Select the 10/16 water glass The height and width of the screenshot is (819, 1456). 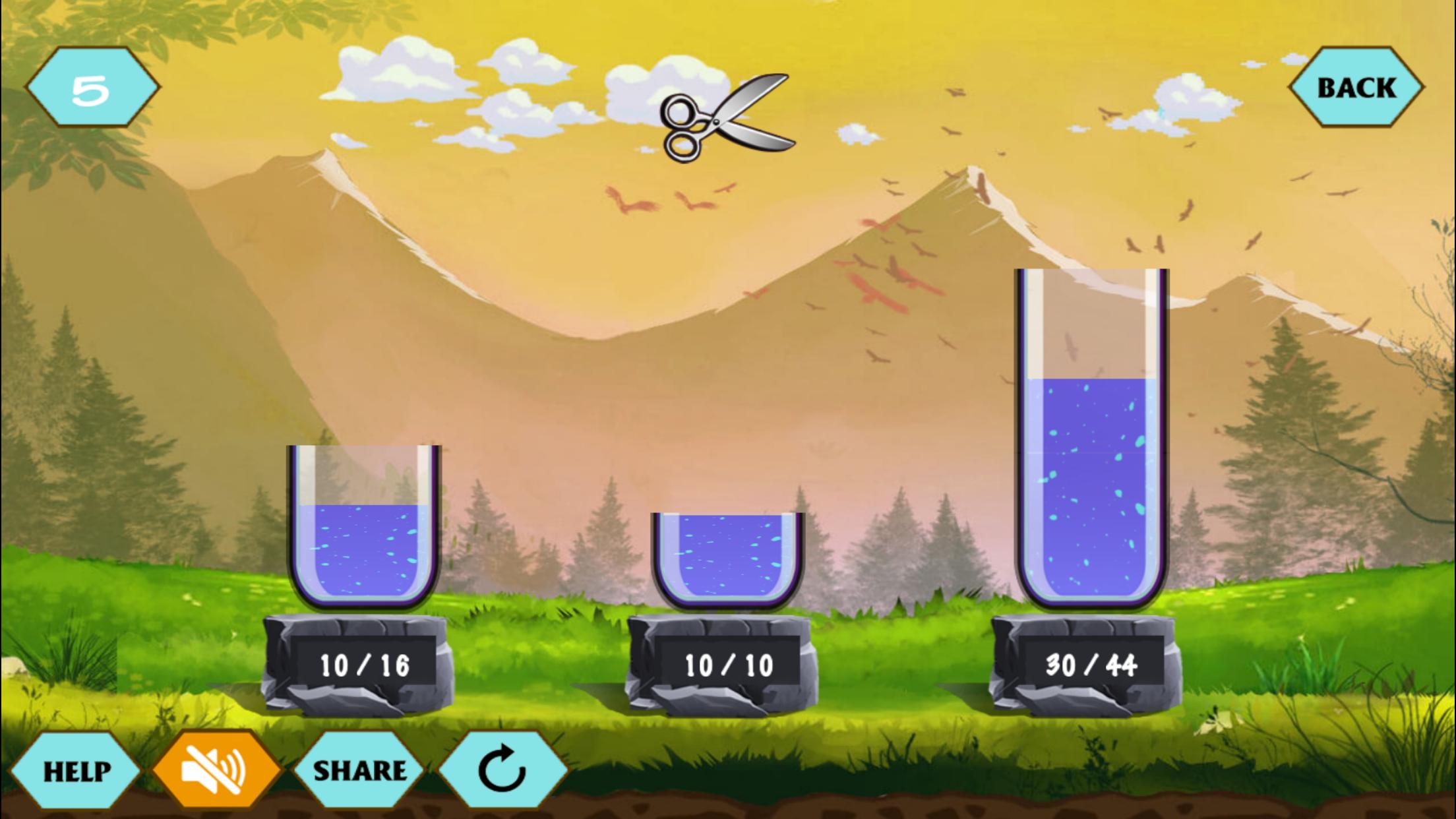point(364,528)
